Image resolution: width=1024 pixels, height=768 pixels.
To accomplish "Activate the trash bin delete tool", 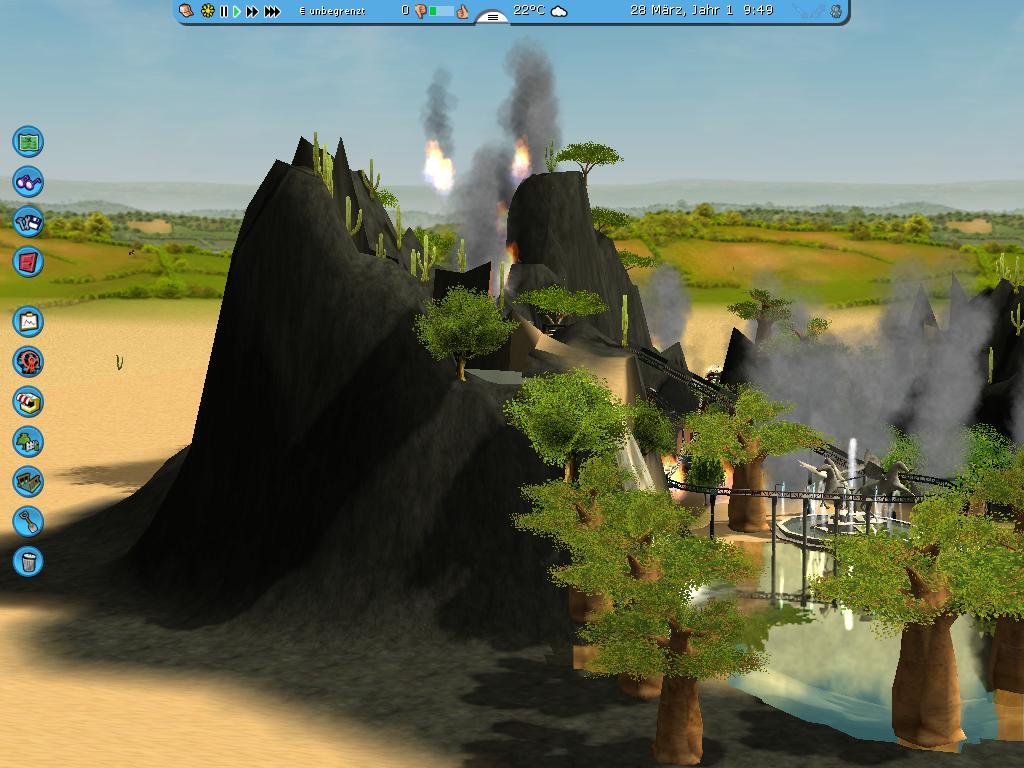I will point(28,561).
